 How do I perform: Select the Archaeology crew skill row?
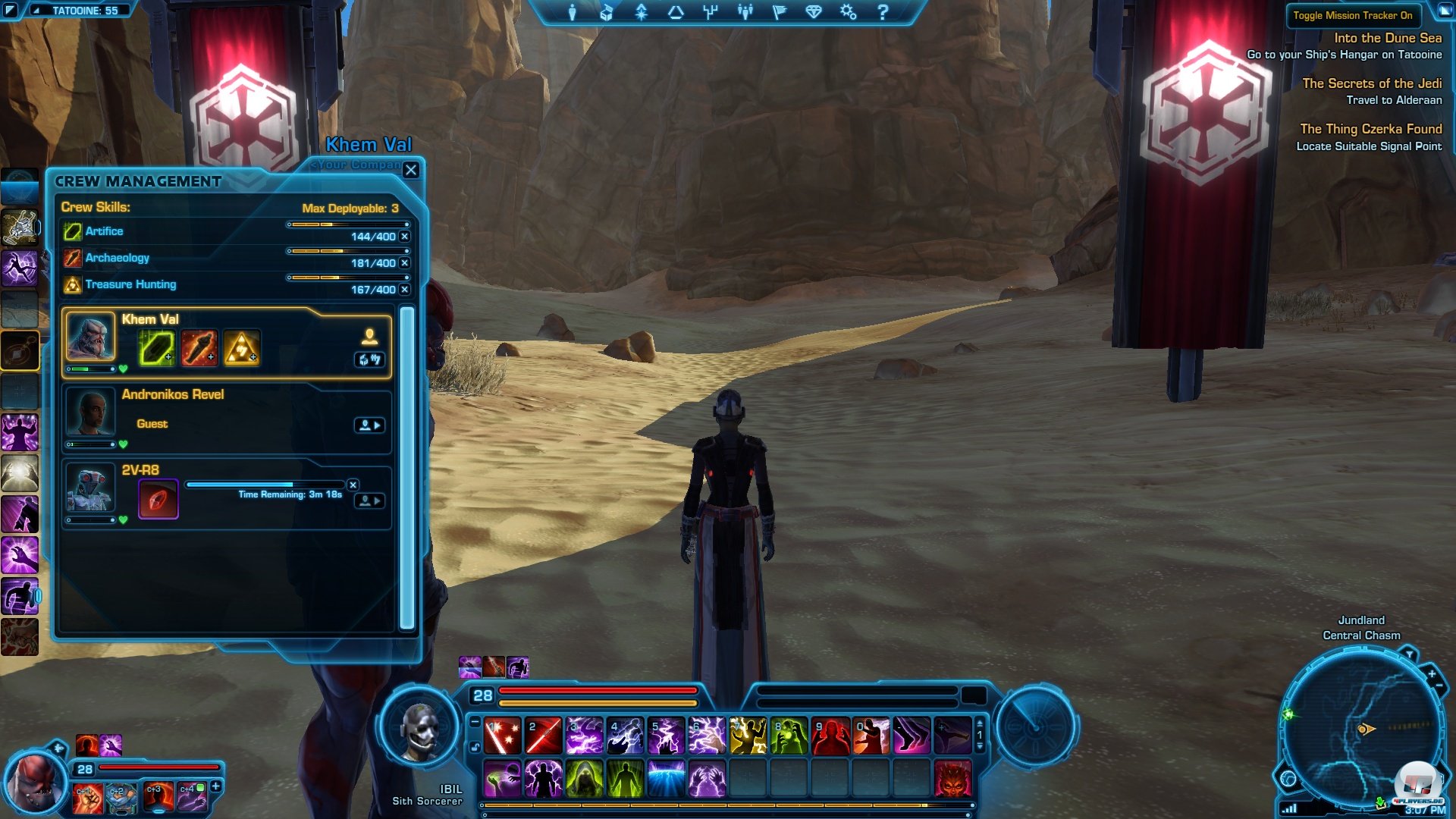[x=118, y=258]
